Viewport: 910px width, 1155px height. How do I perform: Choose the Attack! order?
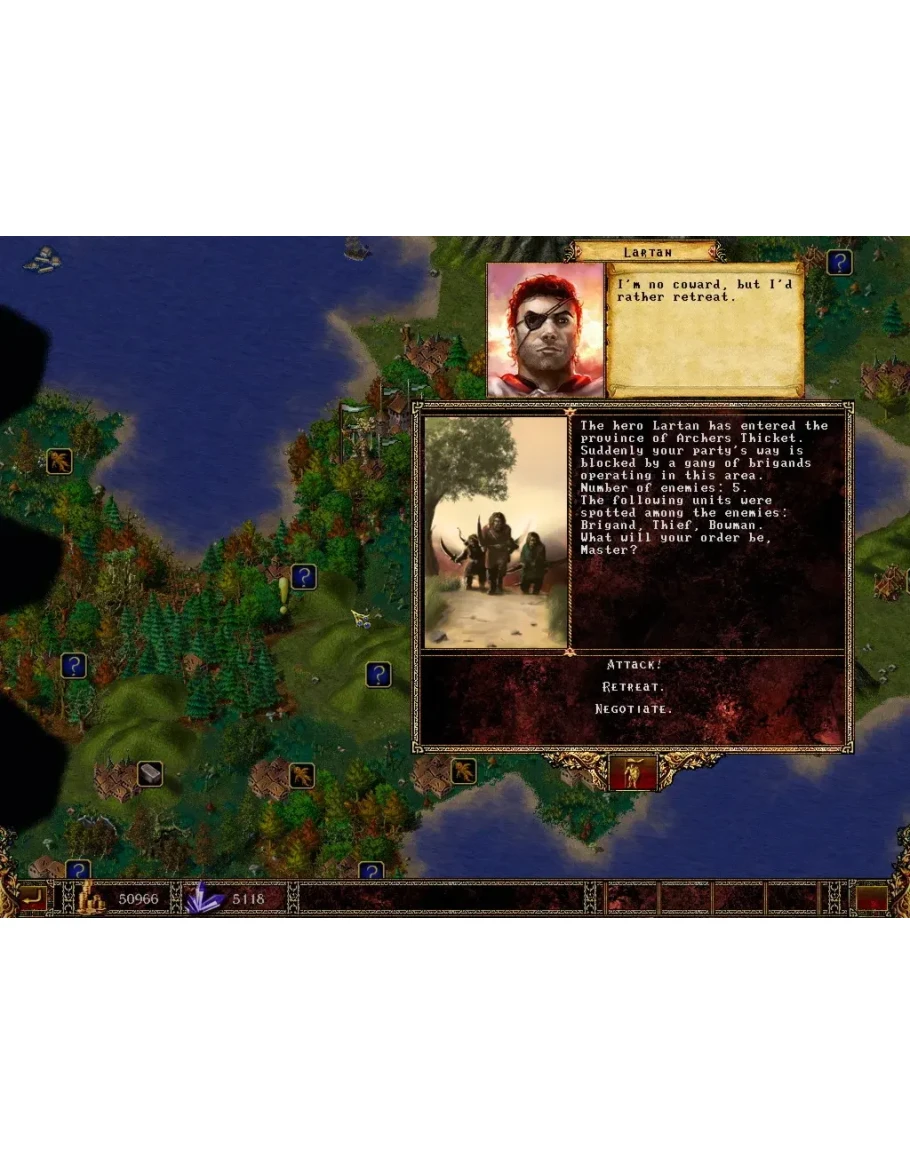coord(634,665)
